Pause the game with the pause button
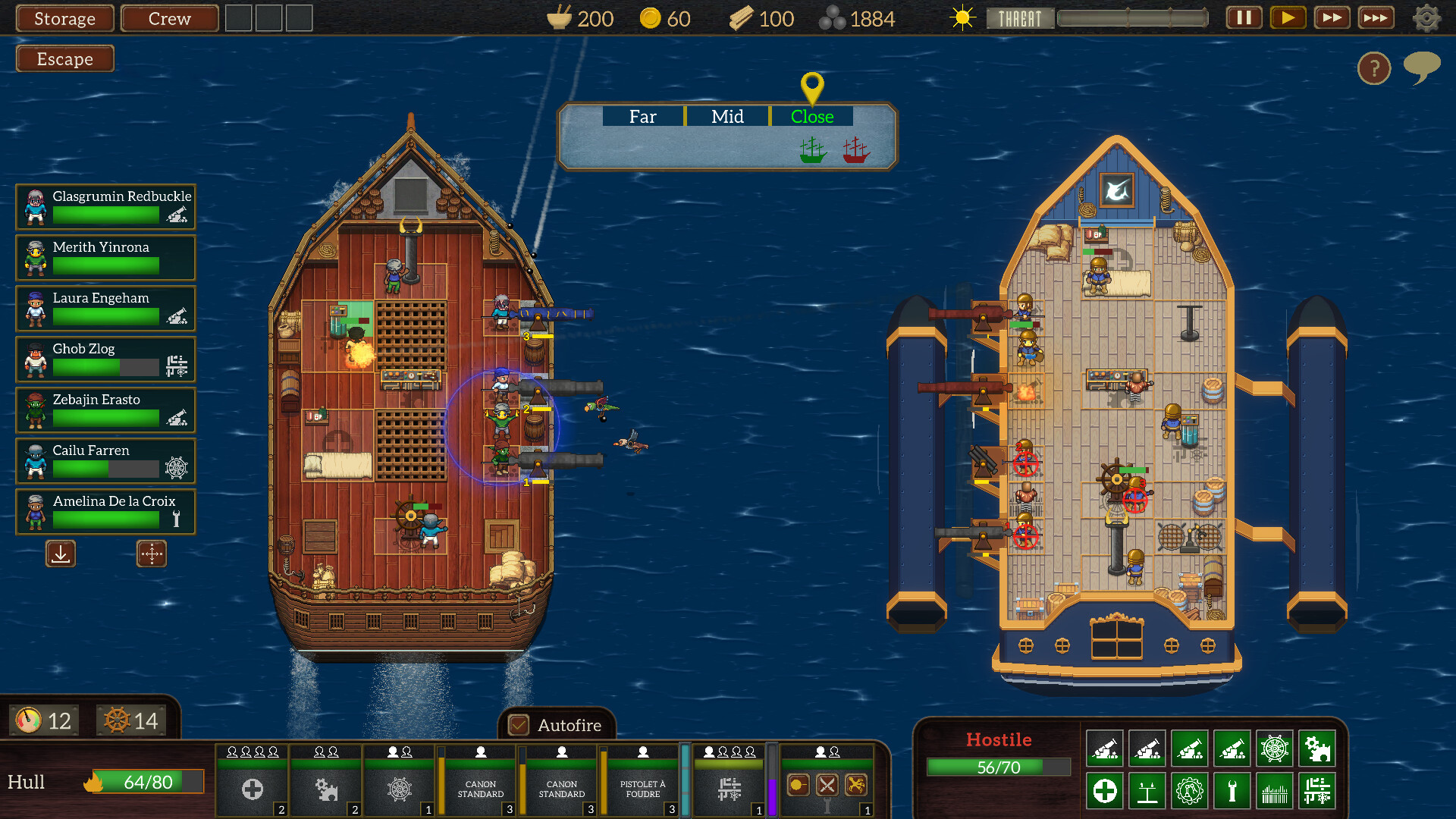 [1243, 17]
